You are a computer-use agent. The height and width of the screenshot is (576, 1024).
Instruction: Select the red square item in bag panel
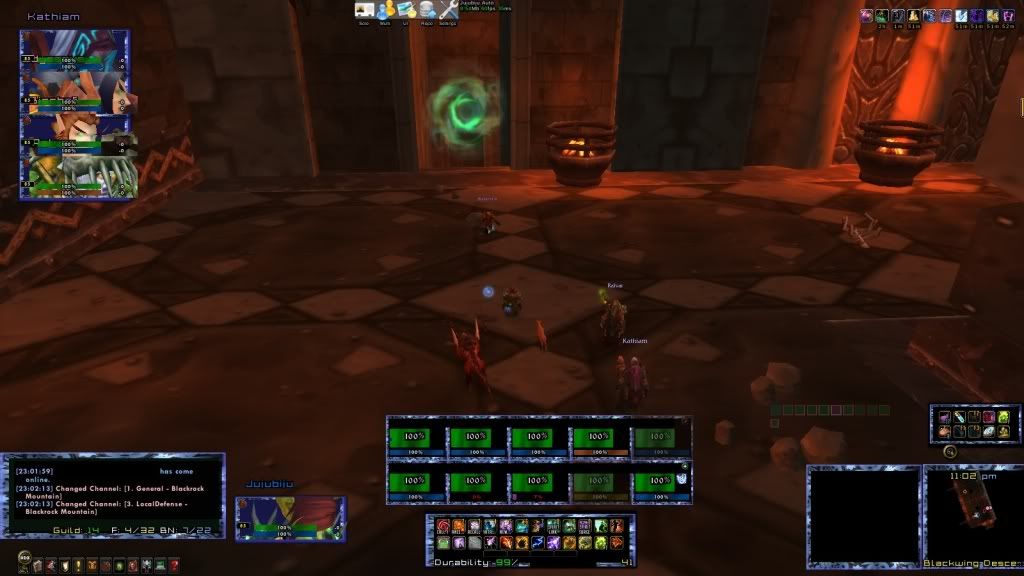tap(989, 417)
